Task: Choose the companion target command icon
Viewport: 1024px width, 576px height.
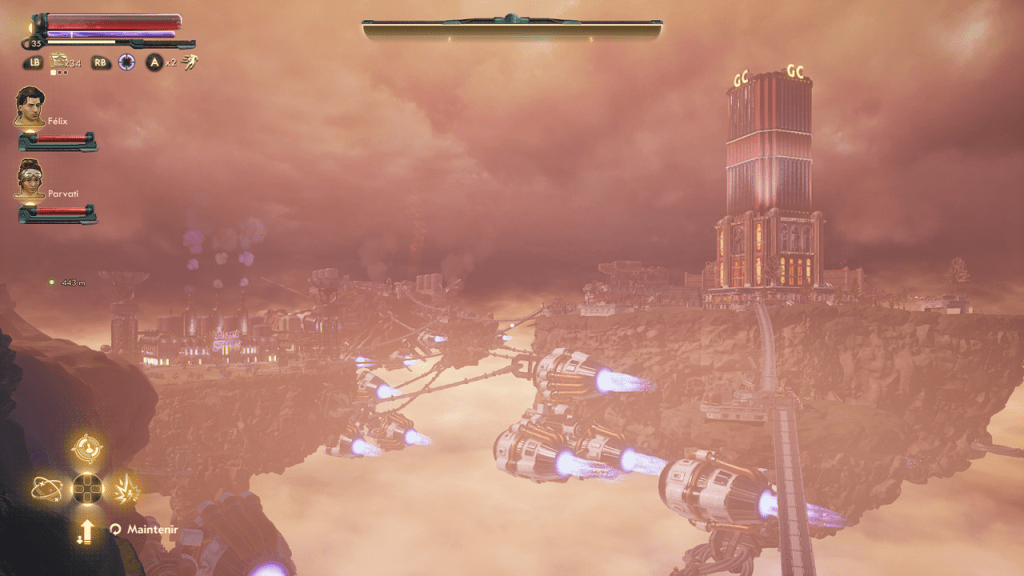Action: [x=88, y=449]
